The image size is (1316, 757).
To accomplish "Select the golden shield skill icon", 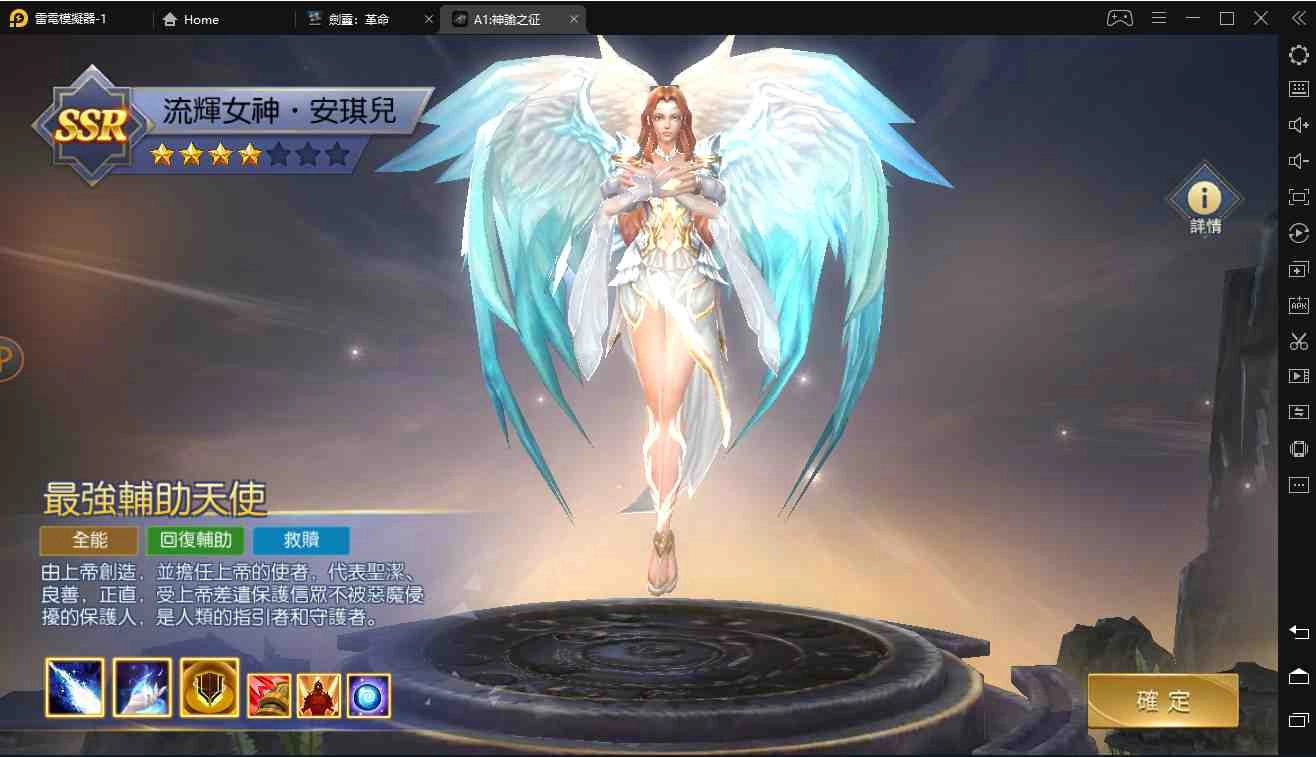I will tap(209, 688).
